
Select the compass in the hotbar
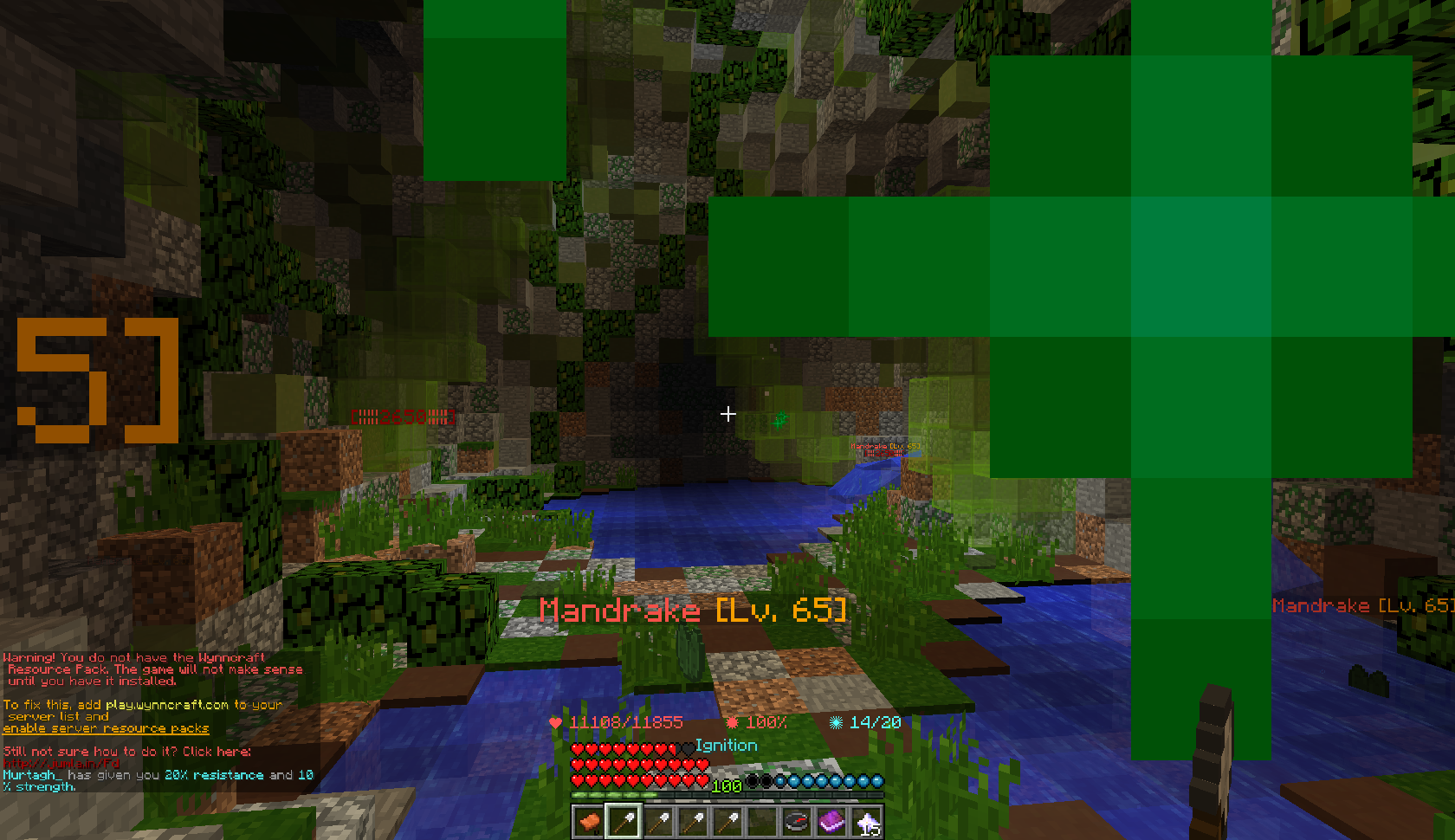pyautogui.click(x=797, y=821)
